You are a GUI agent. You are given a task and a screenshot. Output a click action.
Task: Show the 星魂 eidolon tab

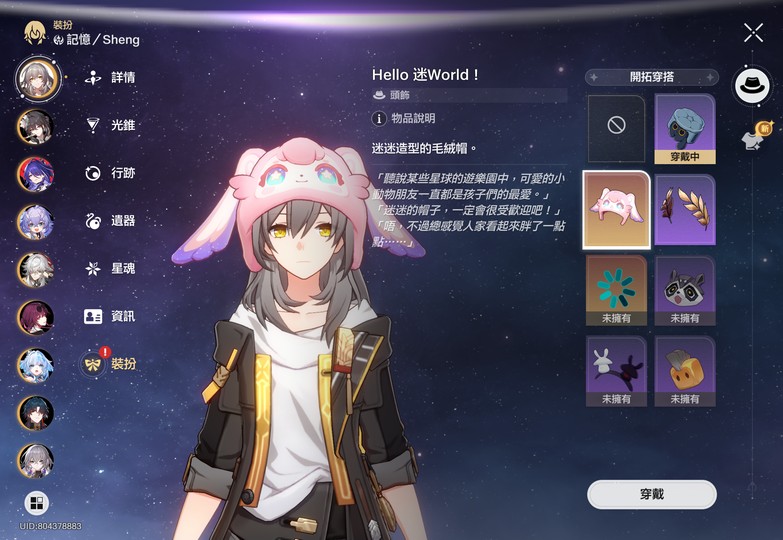click(x=111, y=268)
